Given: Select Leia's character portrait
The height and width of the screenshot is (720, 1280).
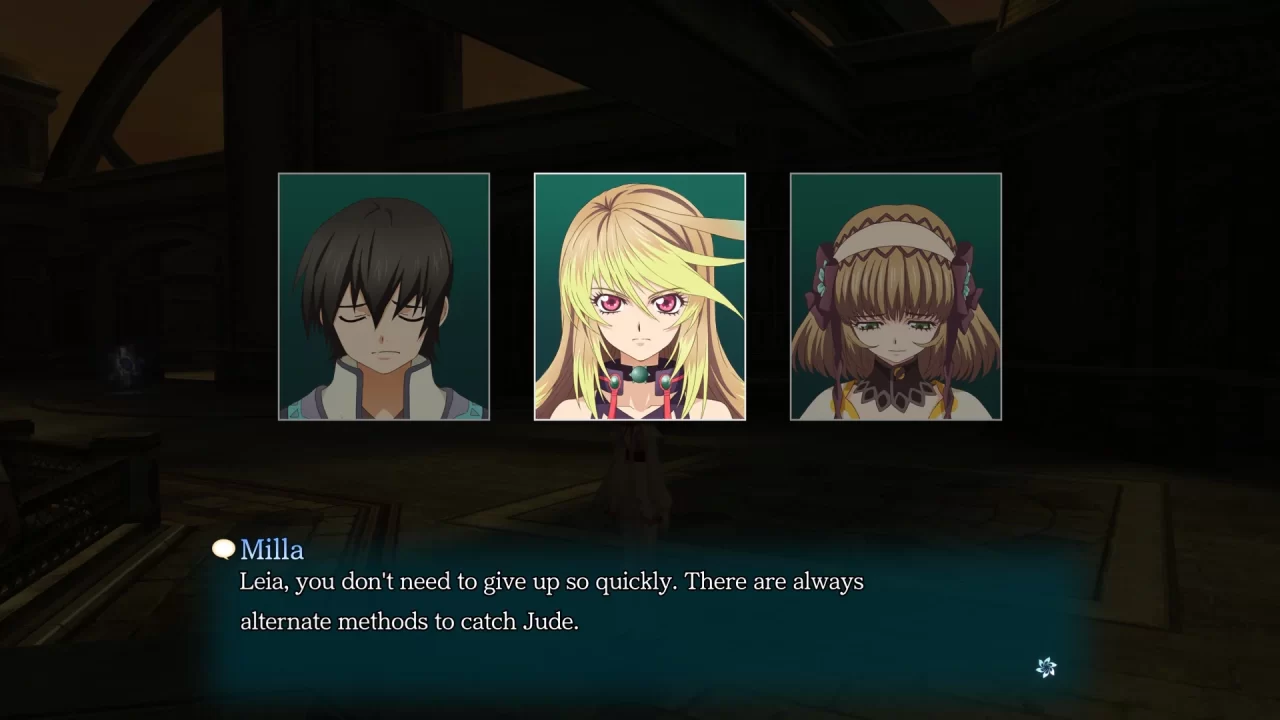Looking at the screenshot, I should tap(895, 295).
